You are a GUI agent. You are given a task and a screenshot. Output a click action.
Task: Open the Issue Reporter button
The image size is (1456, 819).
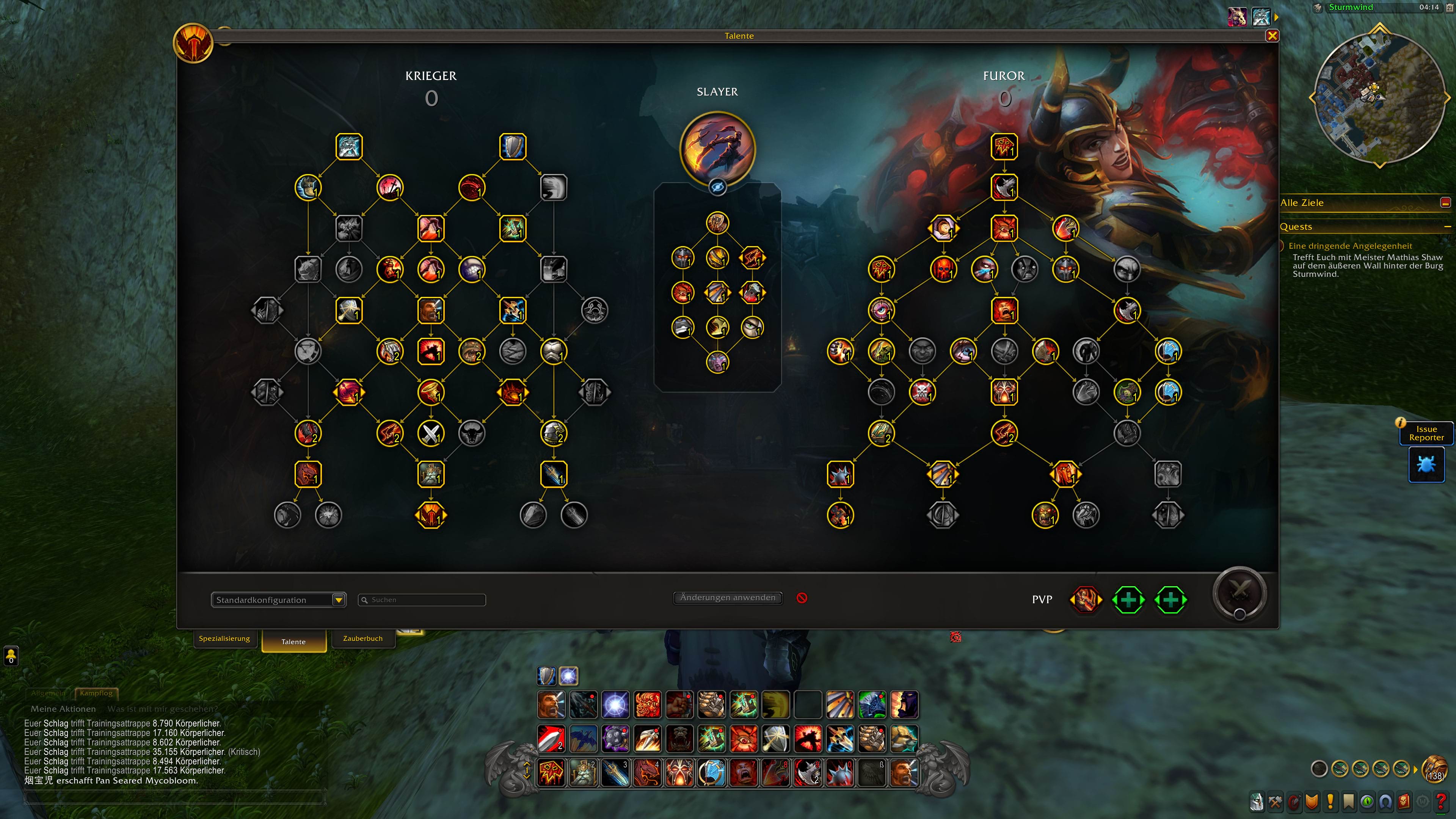click(1426, 433)
